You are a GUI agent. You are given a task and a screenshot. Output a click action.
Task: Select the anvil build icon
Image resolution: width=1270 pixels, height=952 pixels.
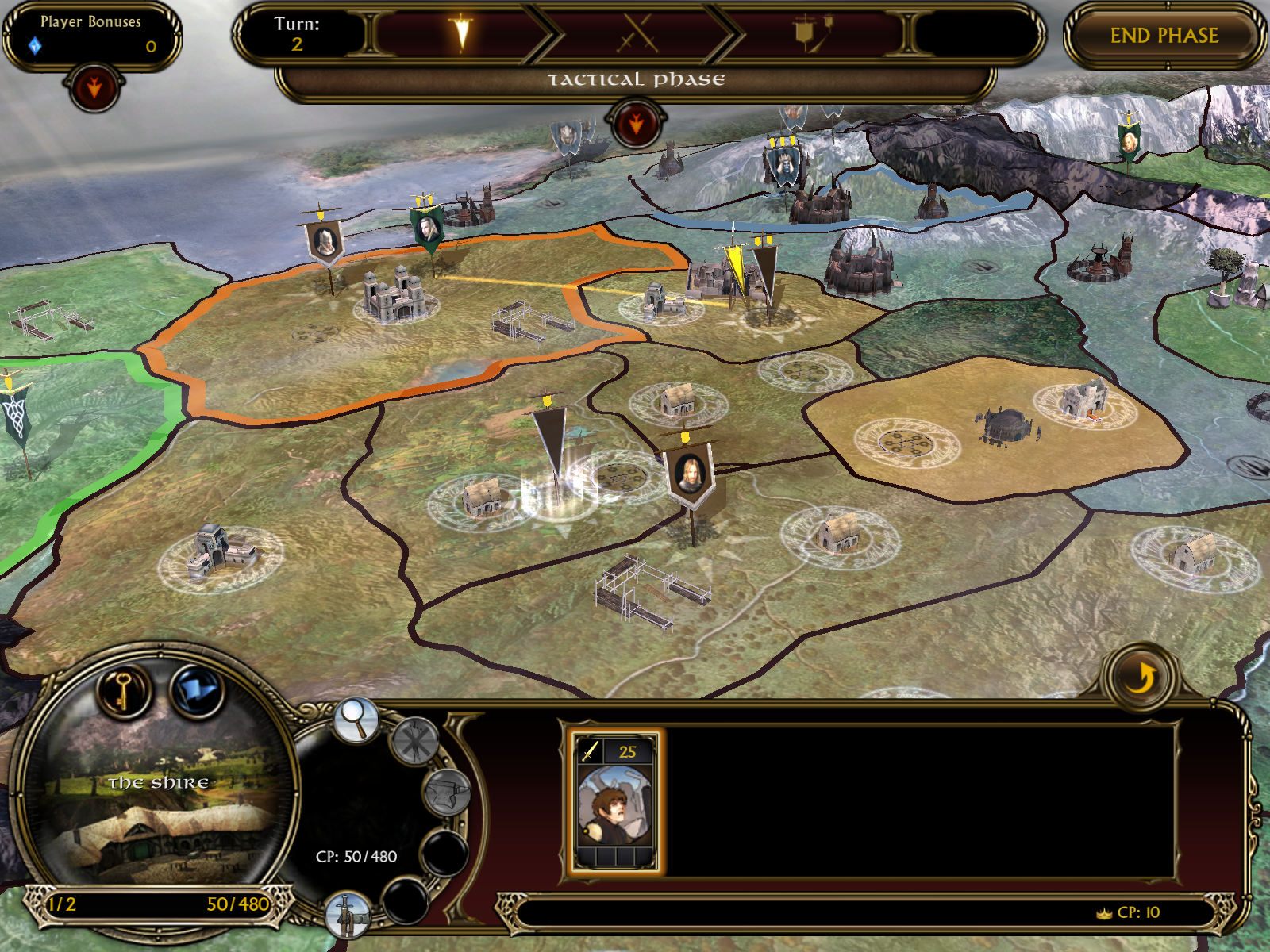click(447, 793)
